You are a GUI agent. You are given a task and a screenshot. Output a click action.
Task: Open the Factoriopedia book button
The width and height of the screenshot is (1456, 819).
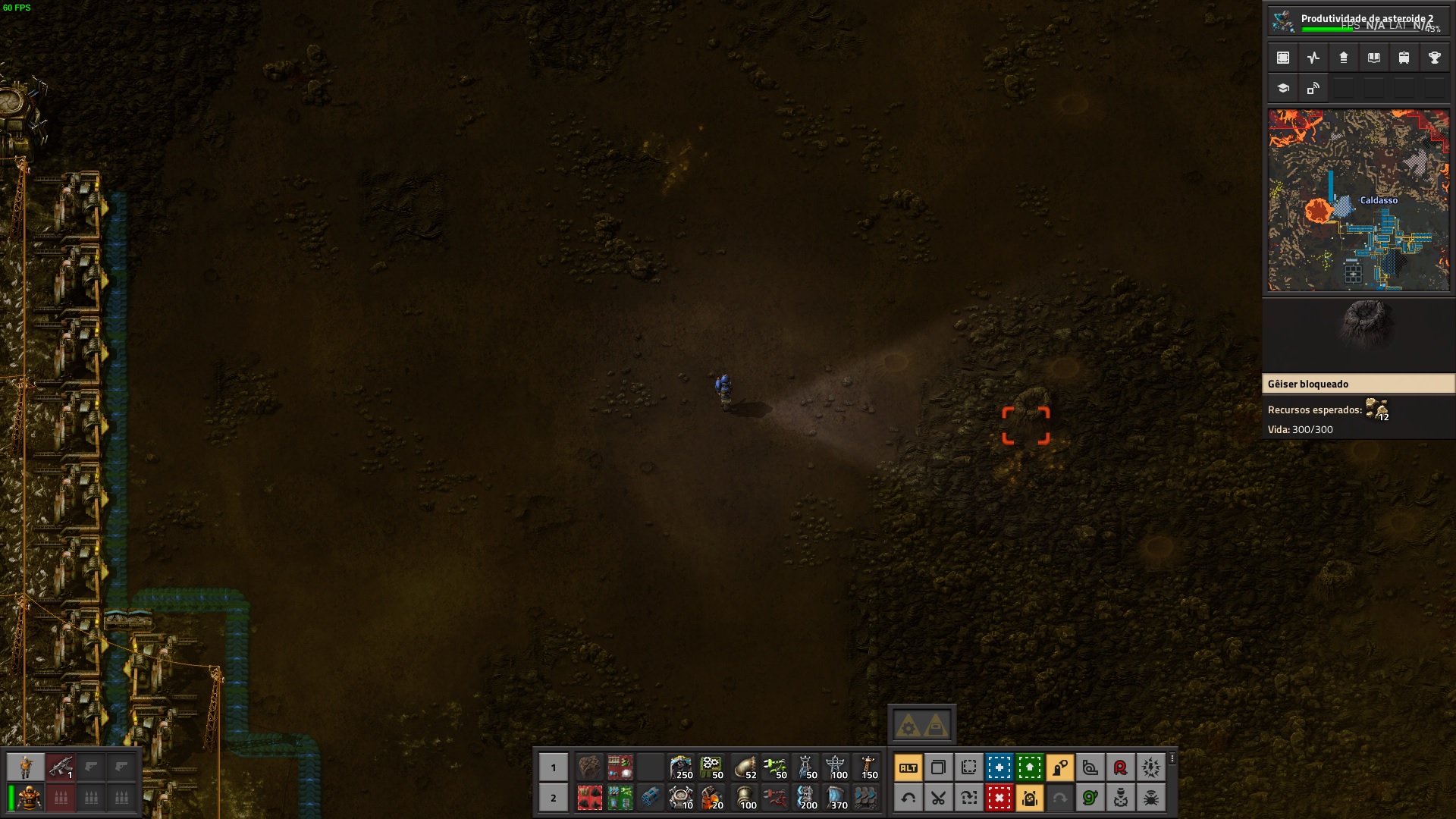pos(1373,58)
